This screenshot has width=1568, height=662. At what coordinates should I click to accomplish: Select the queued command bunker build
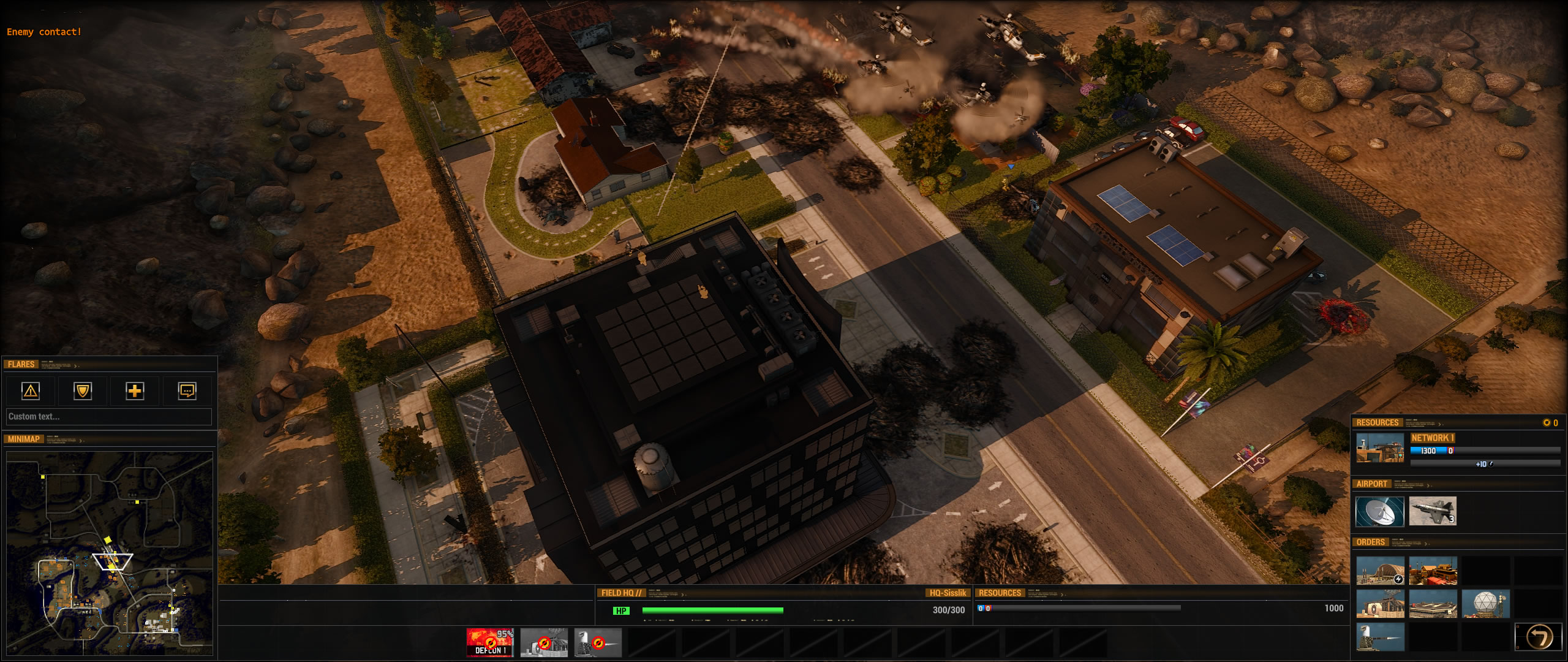[x=543, y=642]
